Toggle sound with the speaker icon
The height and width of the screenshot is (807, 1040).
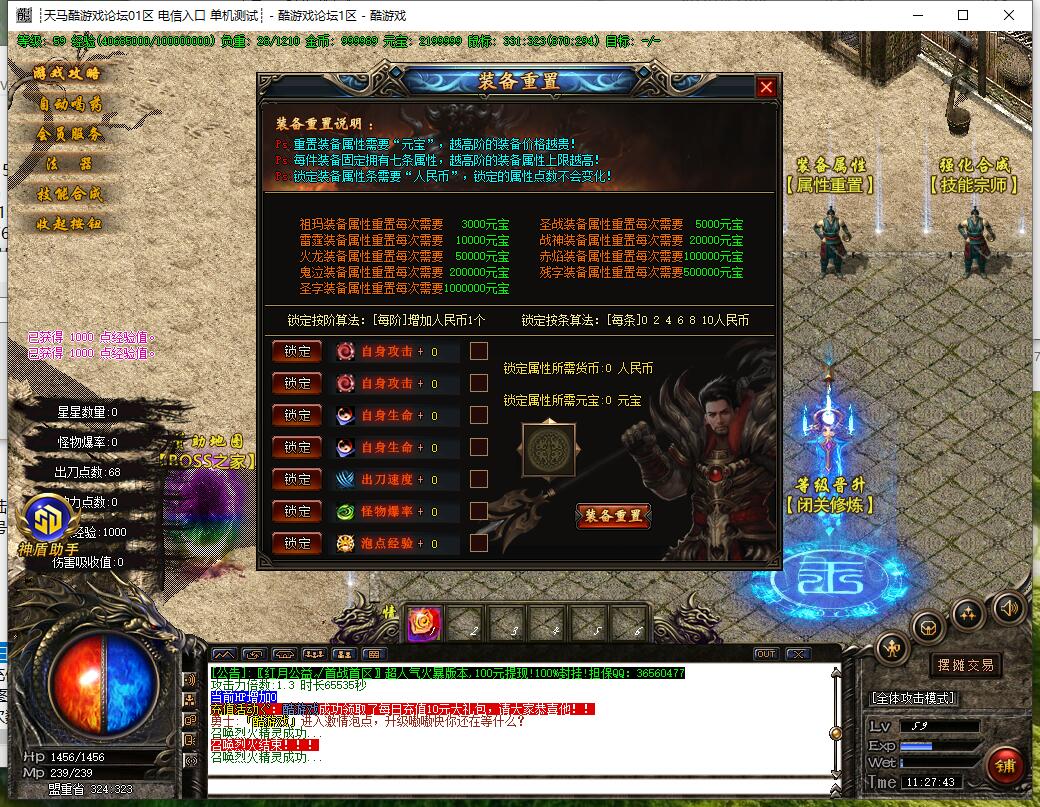pyautogui.click(x=1007, y=607)
